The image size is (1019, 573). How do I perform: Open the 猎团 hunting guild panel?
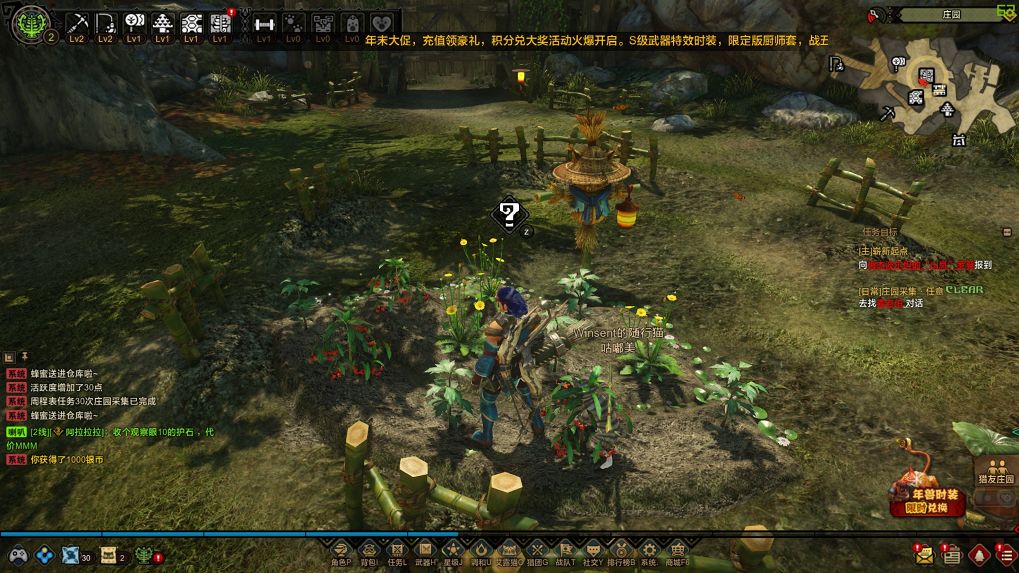click(x=537, y=551)
